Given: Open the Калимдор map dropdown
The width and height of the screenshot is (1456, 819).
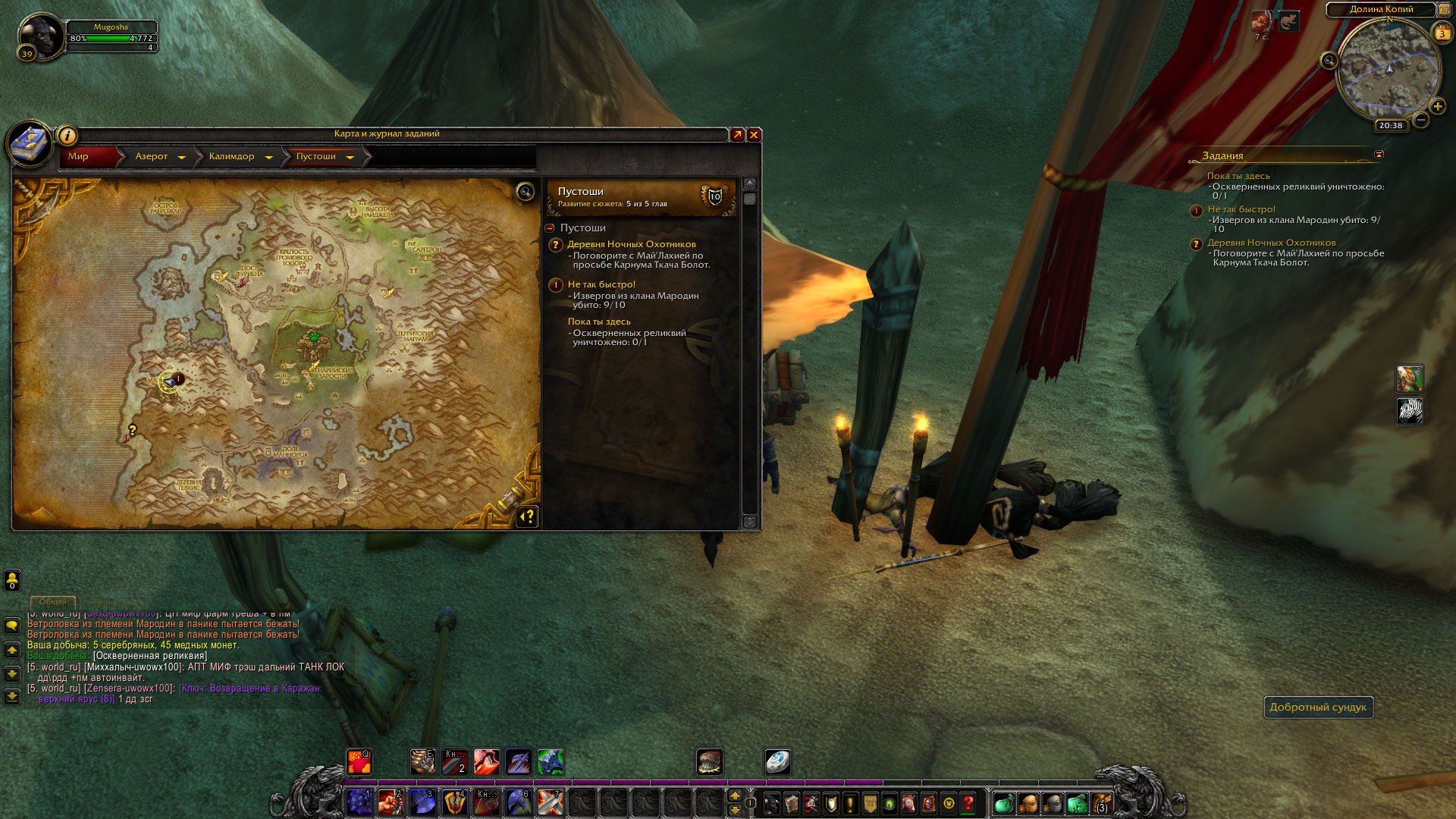Looking at the screenshot, I should pyautogui.click(x=268, y=157).
